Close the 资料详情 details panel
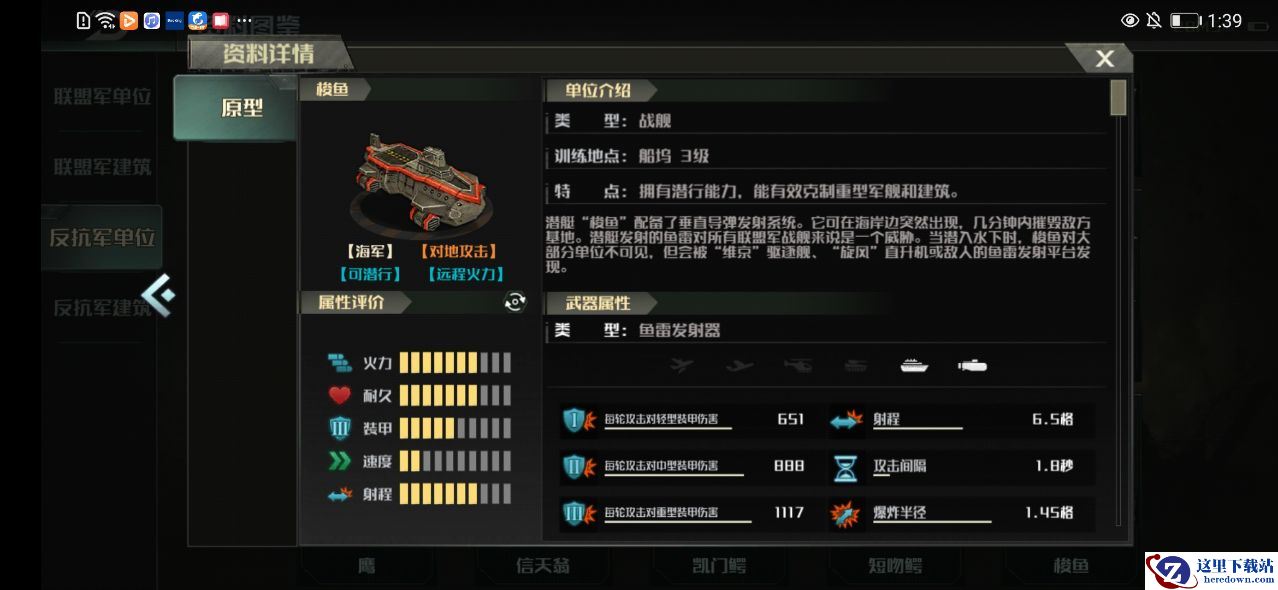Image resolution: width=1278 pixels, height=590 pixels. (1104, 59)
